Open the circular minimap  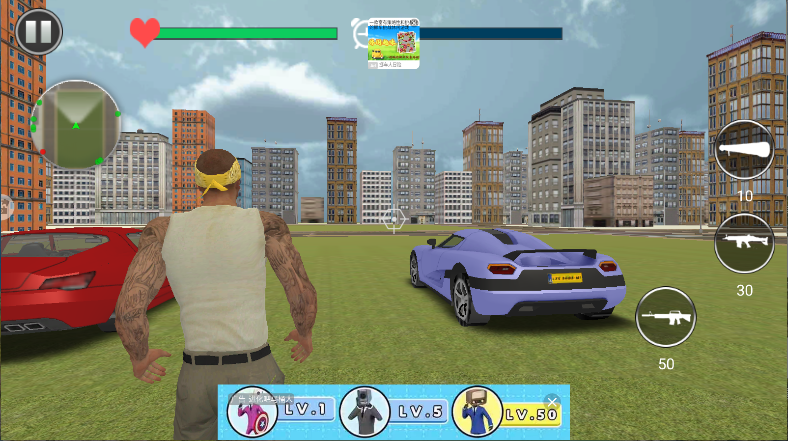tap(76, 124)
